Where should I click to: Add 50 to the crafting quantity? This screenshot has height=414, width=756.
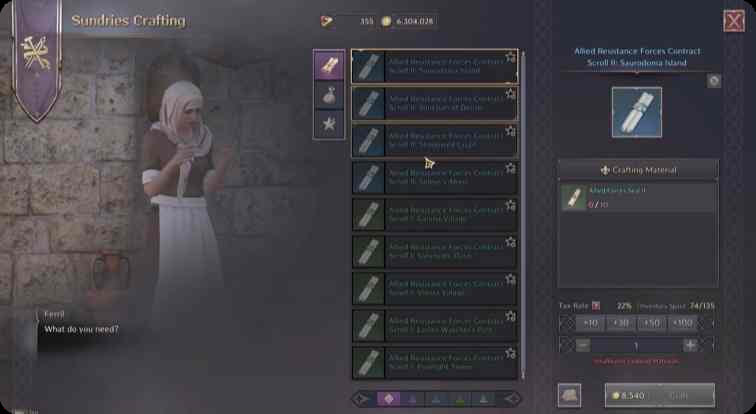652,323
